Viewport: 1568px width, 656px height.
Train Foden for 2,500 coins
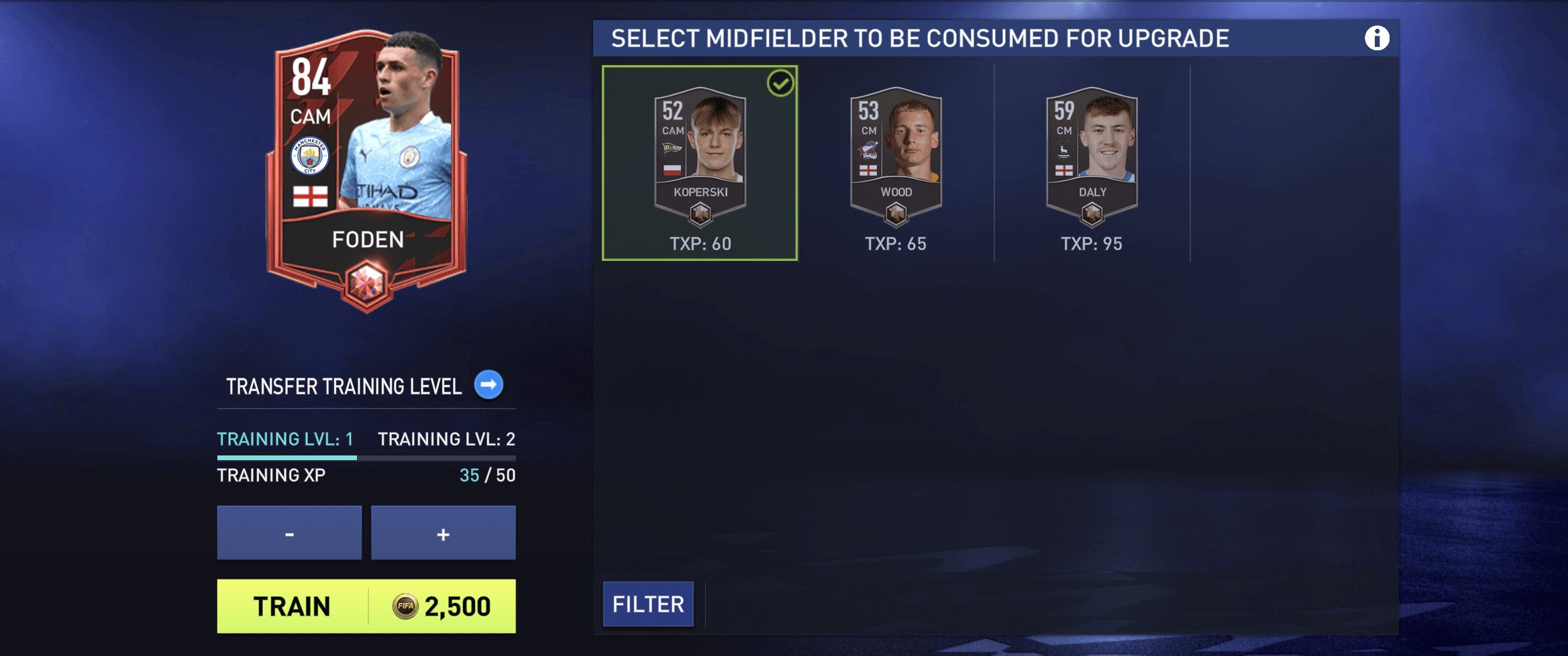[366, 606]
